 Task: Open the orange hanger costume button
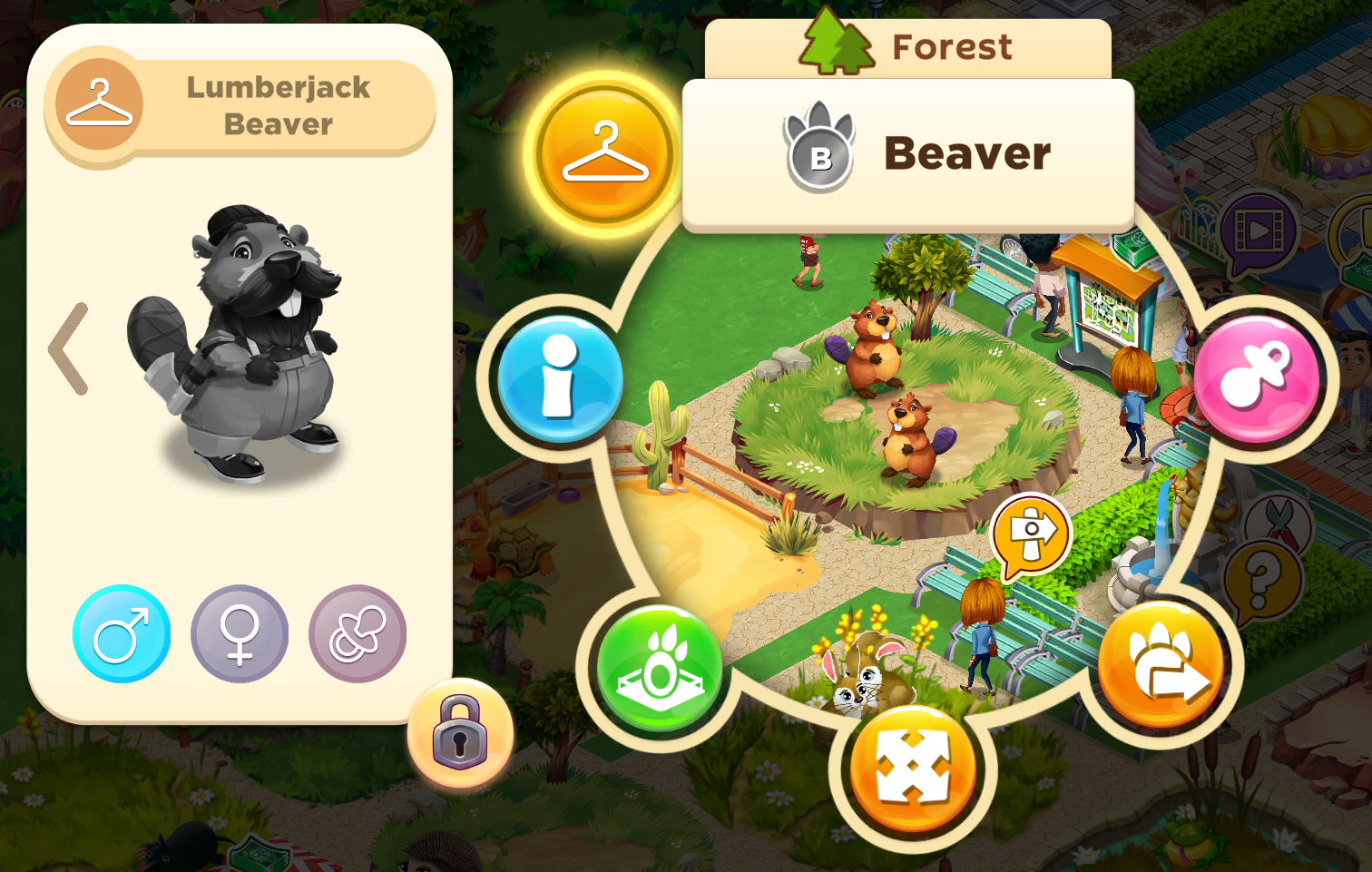(x=605, y=152)
